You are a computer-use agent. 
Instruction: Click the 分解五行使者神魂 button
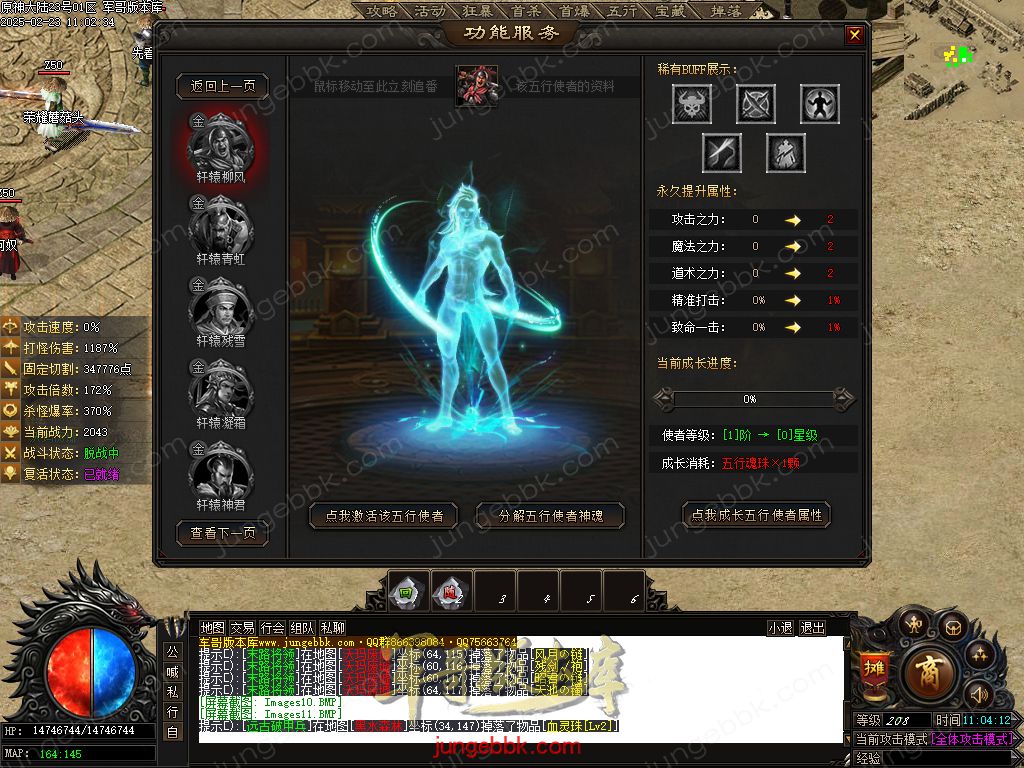[550, 516]
